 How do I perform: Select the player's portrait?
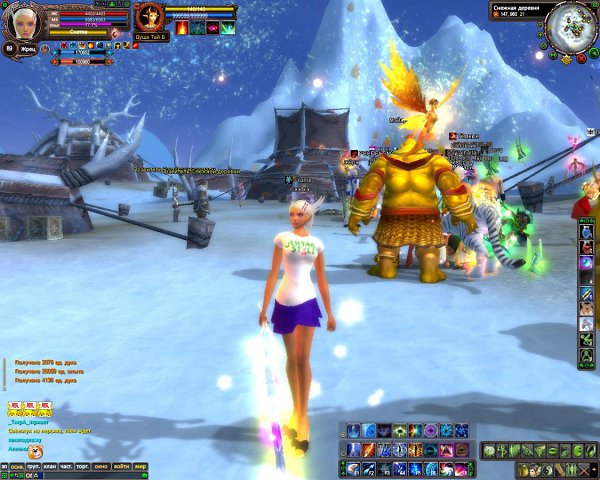[16, 17]
